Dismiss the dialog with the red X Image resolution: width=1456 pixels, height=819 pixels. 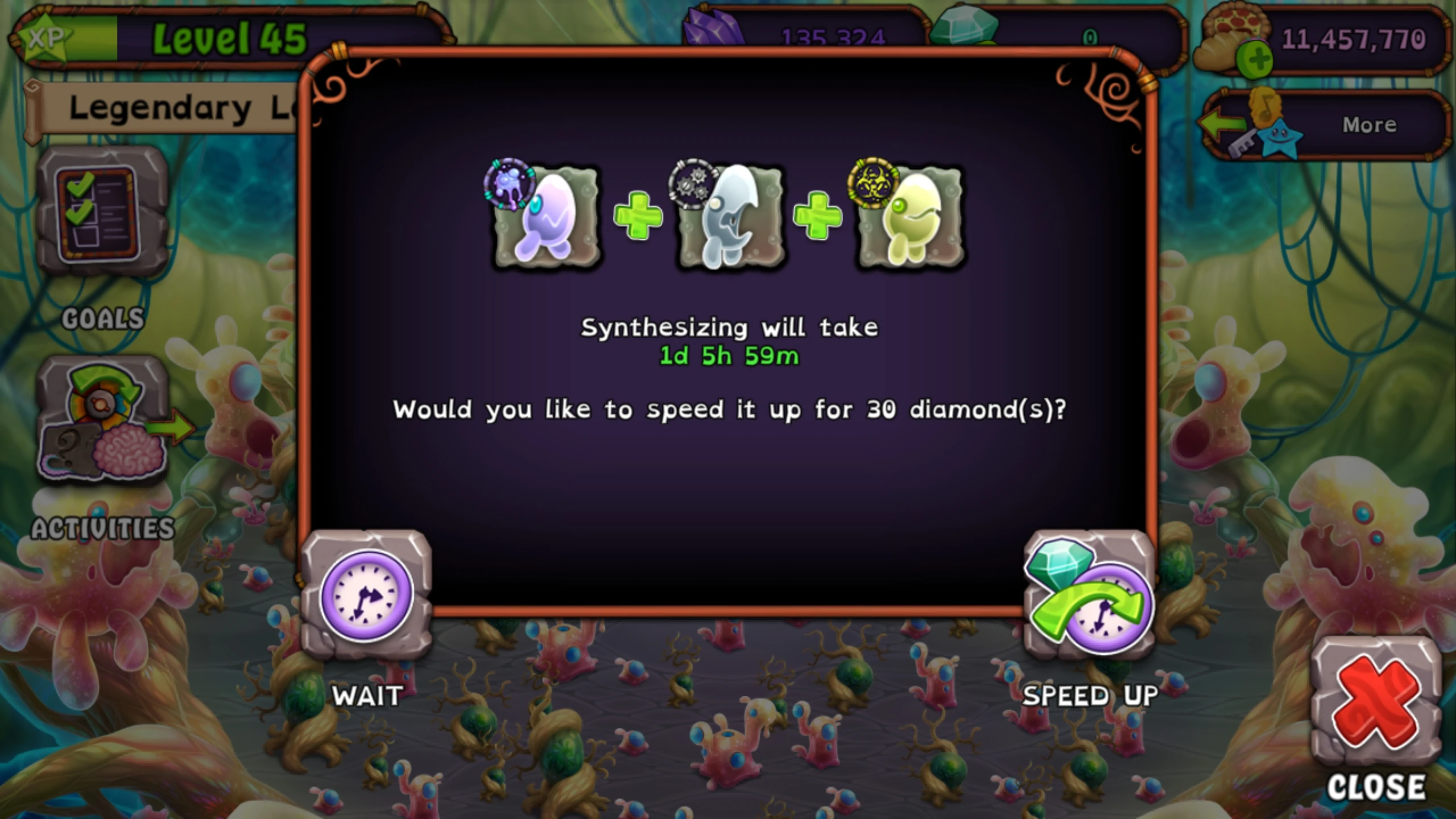tap(1376, 700)
